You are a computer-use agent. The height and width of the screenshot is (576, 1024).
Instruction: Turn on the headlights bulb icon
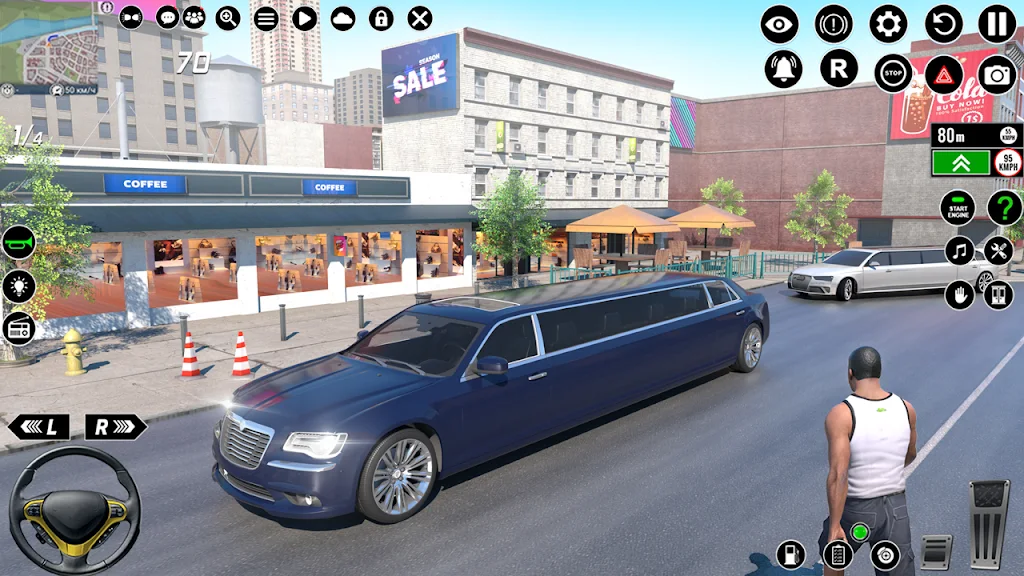click(18, 285)
